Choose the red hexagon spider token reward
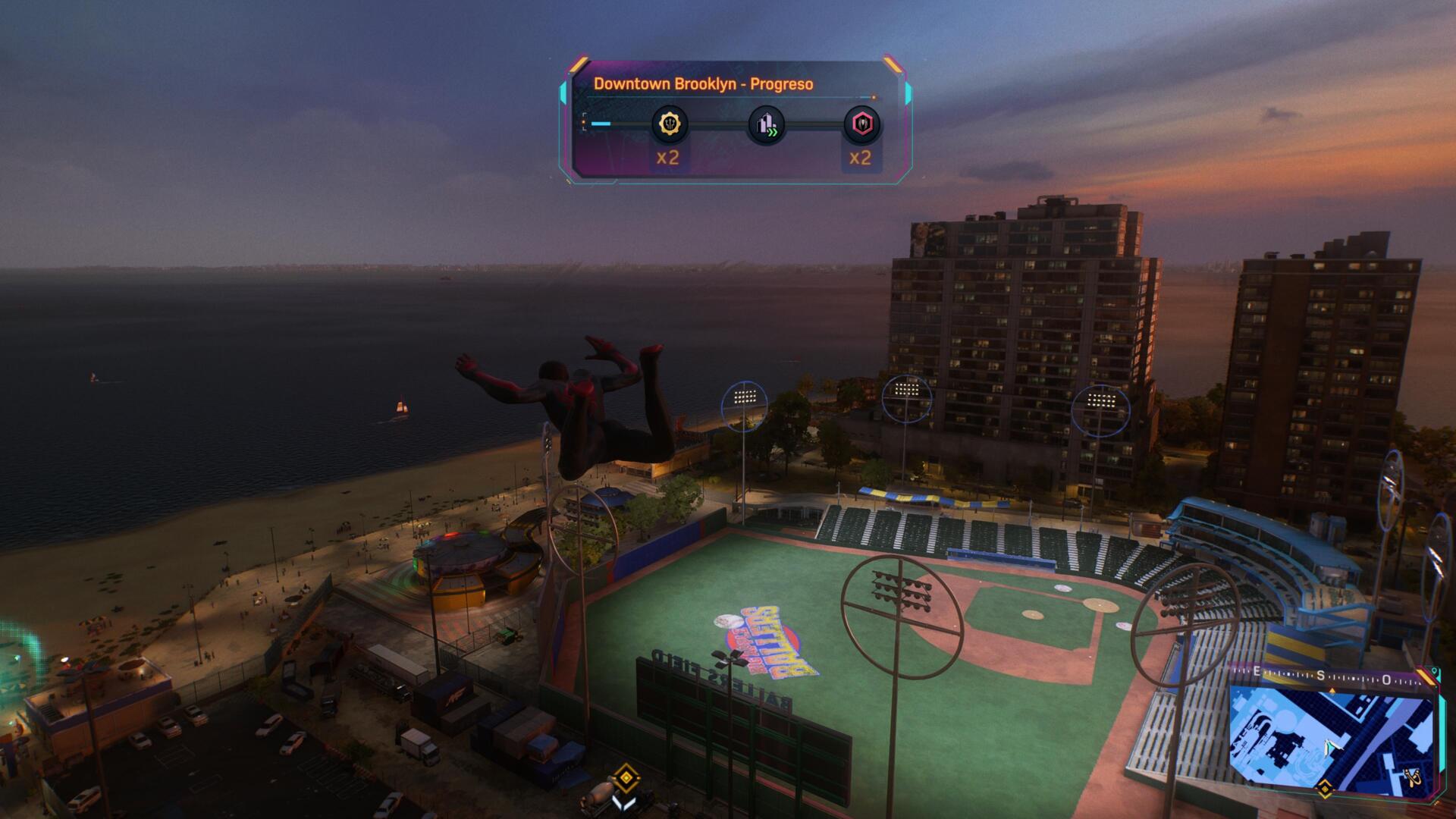1456x819 pixels. tap(861, 124)
